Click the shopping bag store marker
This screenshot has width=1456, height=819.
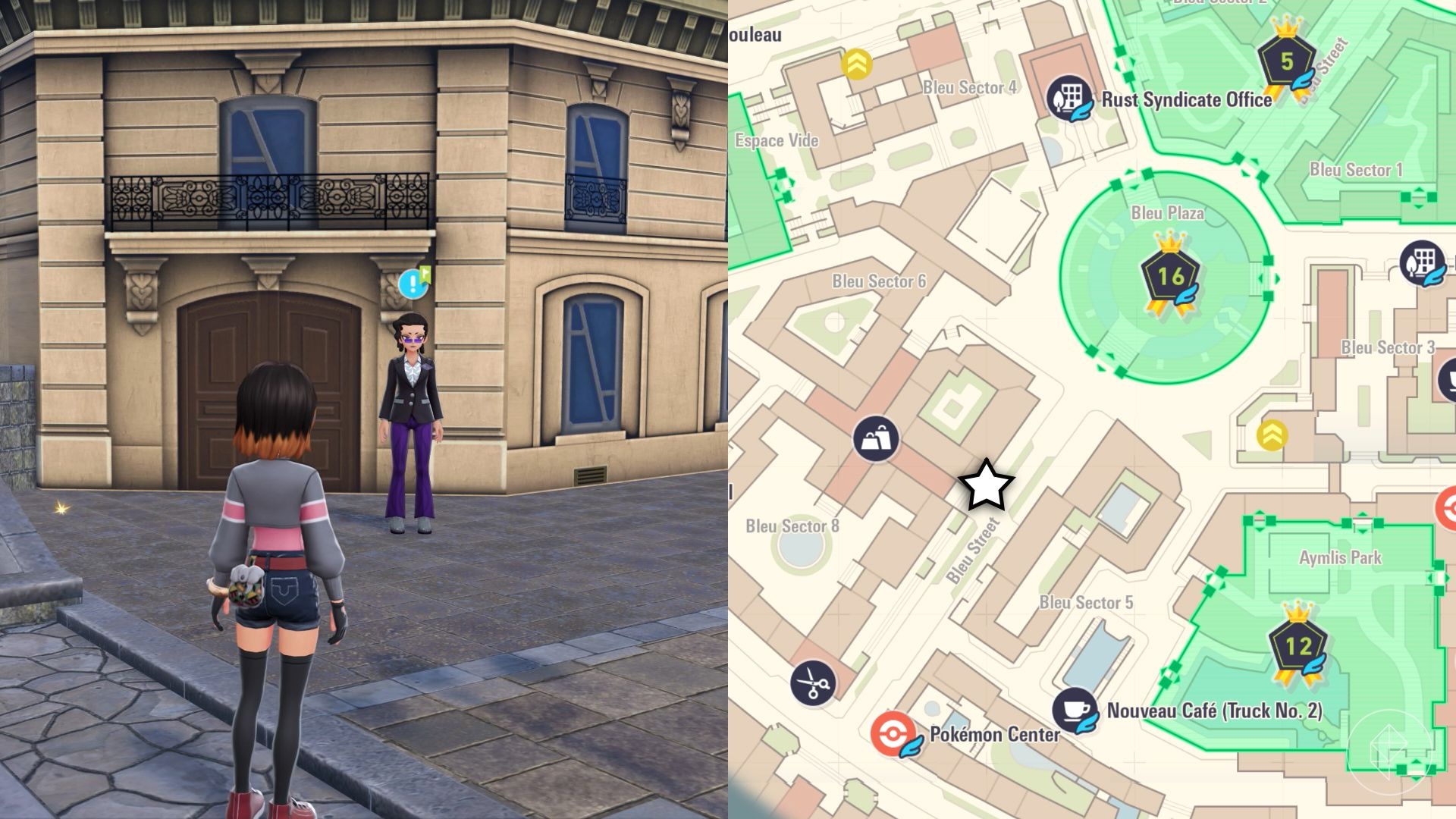[x=876, y=438]
